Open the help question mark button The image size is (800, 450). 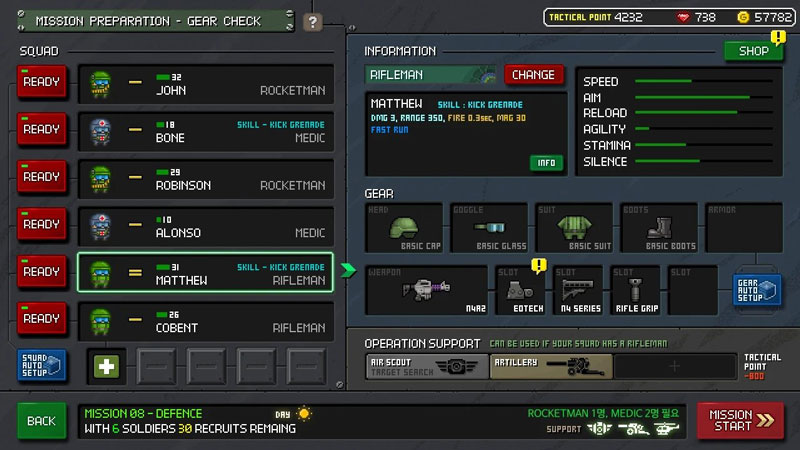point(313,22)
